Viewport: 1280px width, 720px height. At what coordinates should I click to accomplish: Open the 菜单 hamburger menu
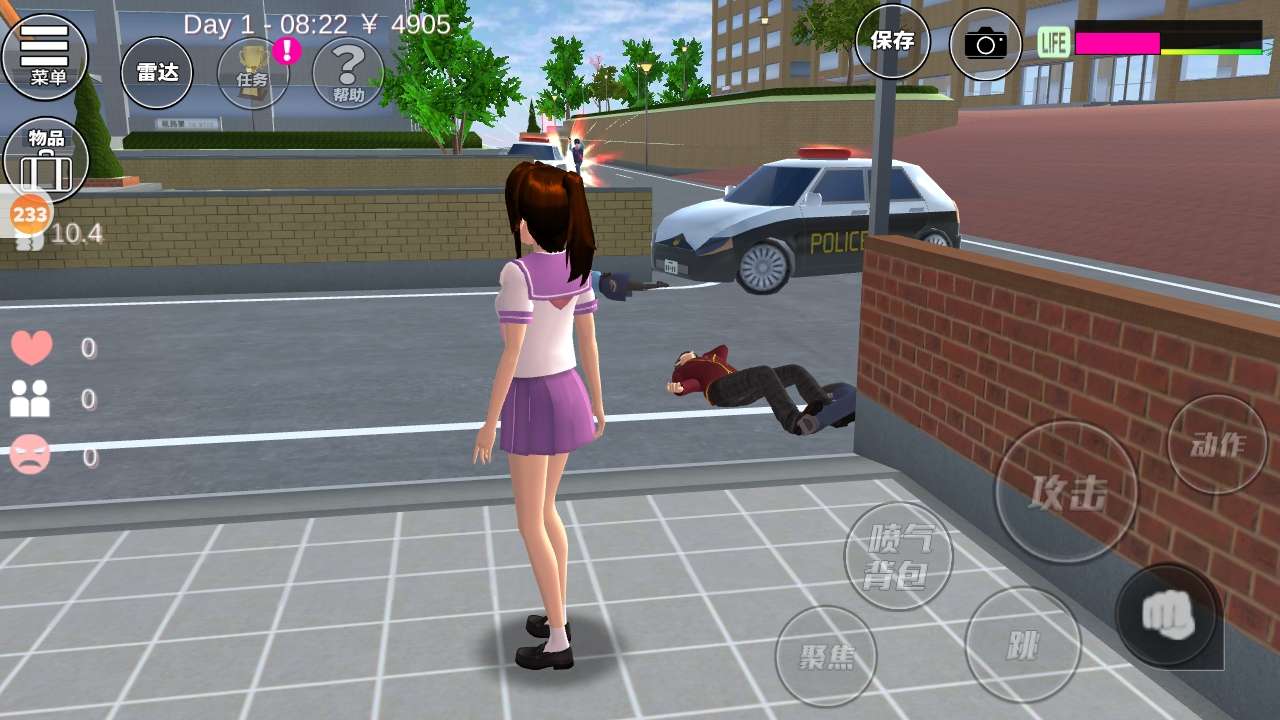point(45,55)
